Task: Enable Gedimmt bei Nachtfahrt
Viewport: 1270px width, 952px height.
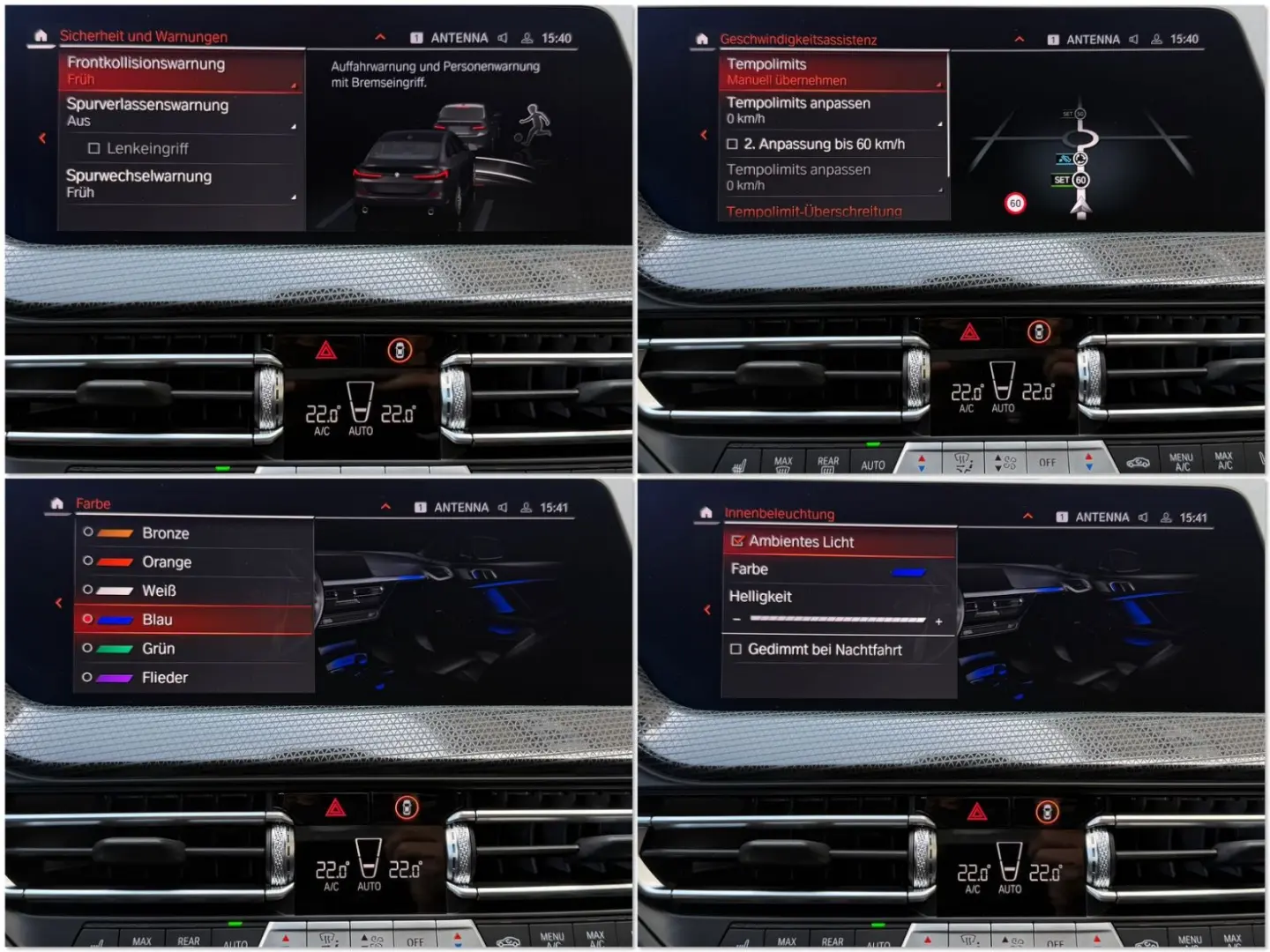Action: [736, 650]
